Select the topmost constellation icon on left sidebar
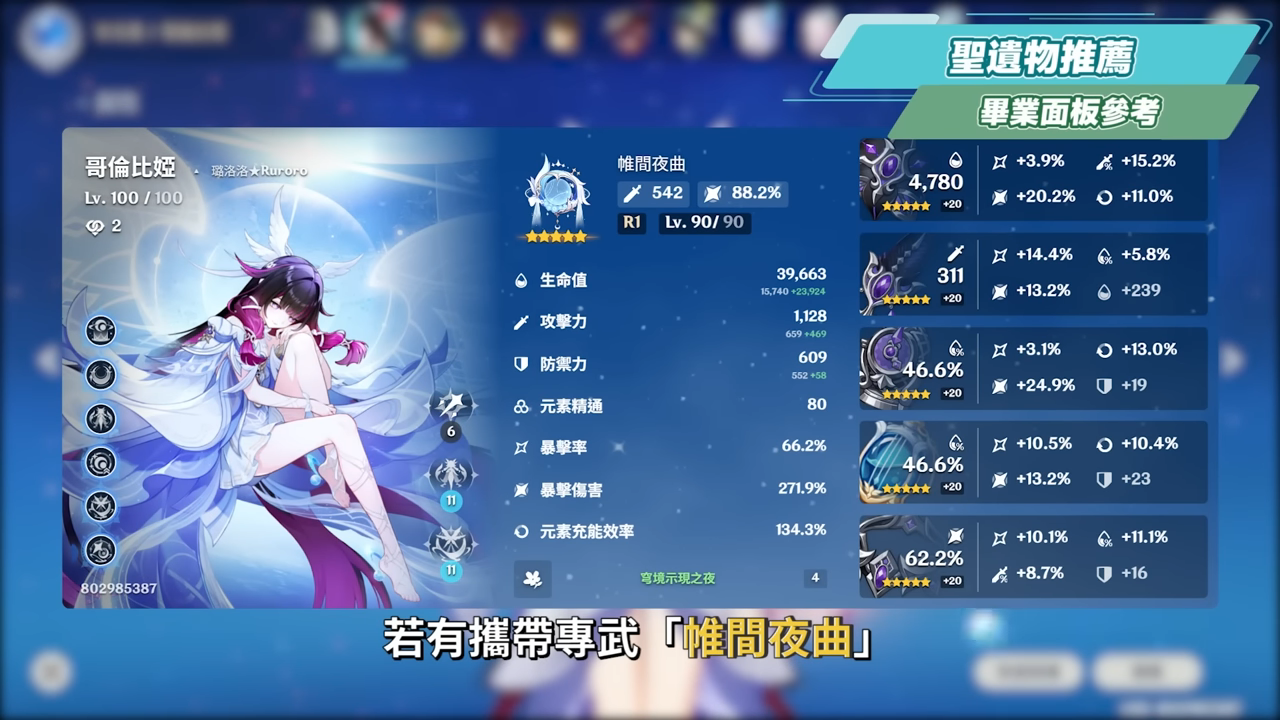 click(x=100, y=330)
